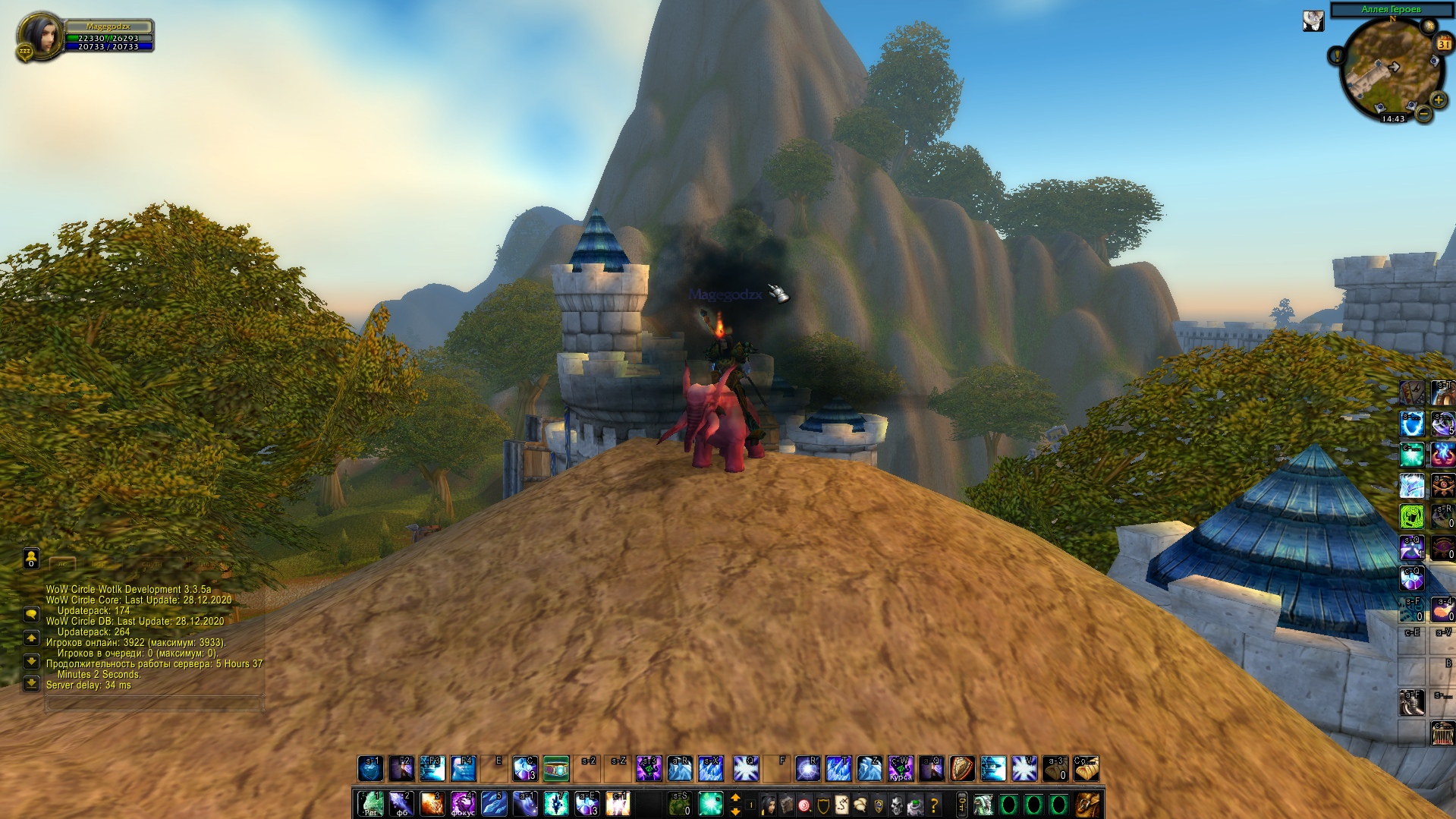The image size is (1456, 819).
Task: Open the quest tracking exclamation mark button
Action: click(x=1336, y=55)
